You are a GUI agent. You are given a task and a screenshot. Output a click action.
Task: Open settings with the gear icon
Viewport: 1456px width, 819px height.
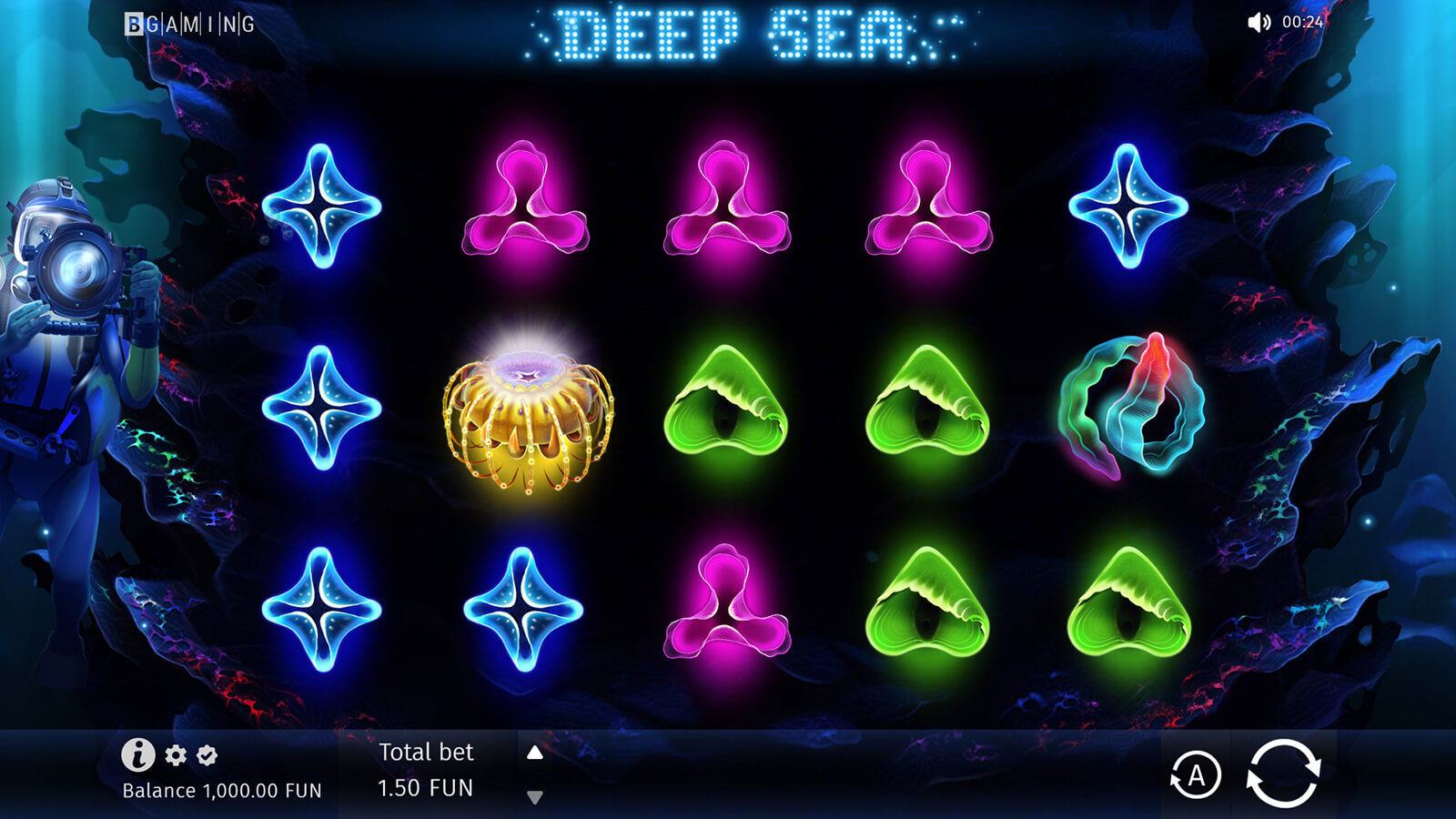point(176,754)
